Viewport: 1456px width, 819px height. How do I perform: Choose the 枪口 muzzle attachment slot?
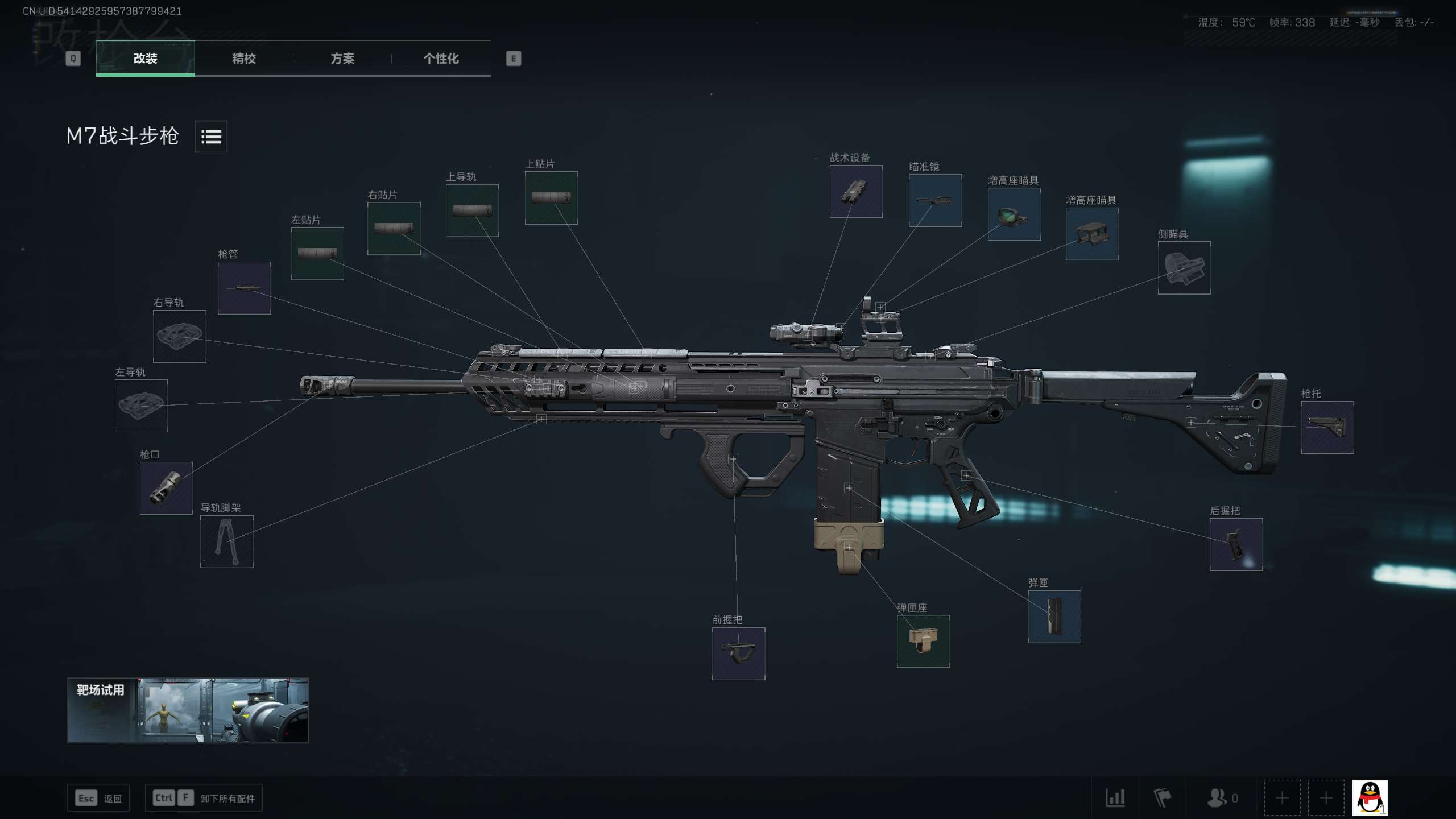click(x=166, y=489)
